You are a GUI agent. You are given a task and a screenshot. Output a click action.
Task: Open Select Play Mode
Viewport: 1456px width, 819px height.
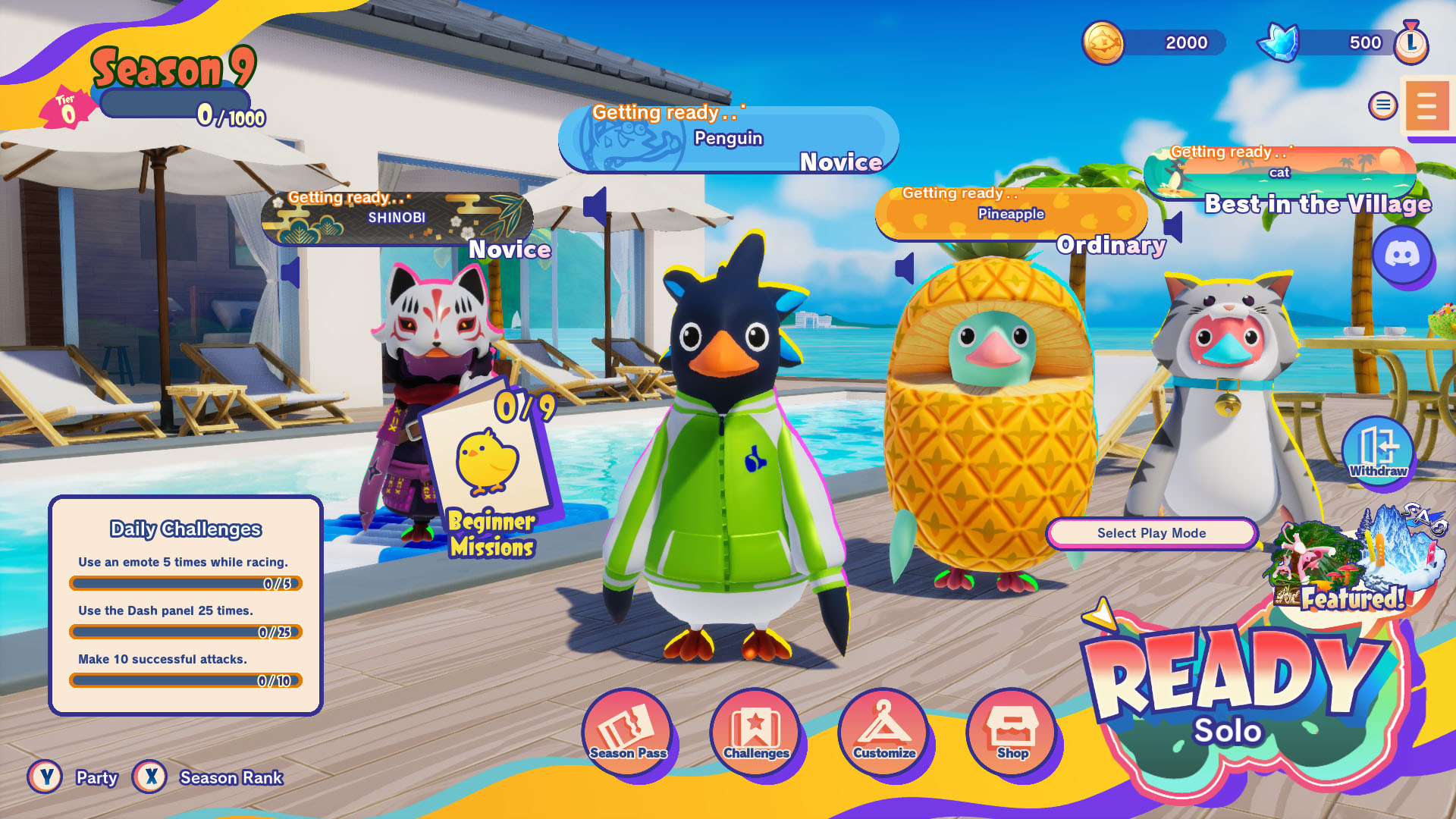pos(1151,533)
